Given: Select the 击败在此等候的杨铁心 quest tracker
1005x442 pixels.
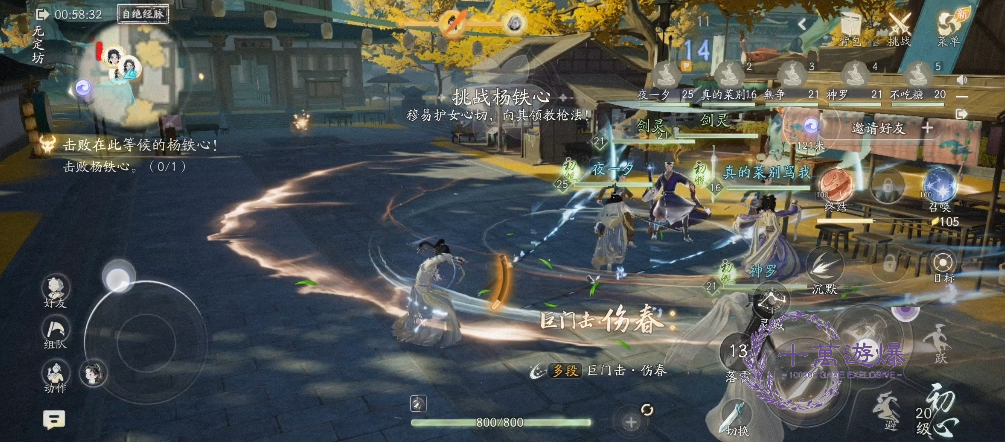Looking at the screenshot, I should tap(140, 145).
